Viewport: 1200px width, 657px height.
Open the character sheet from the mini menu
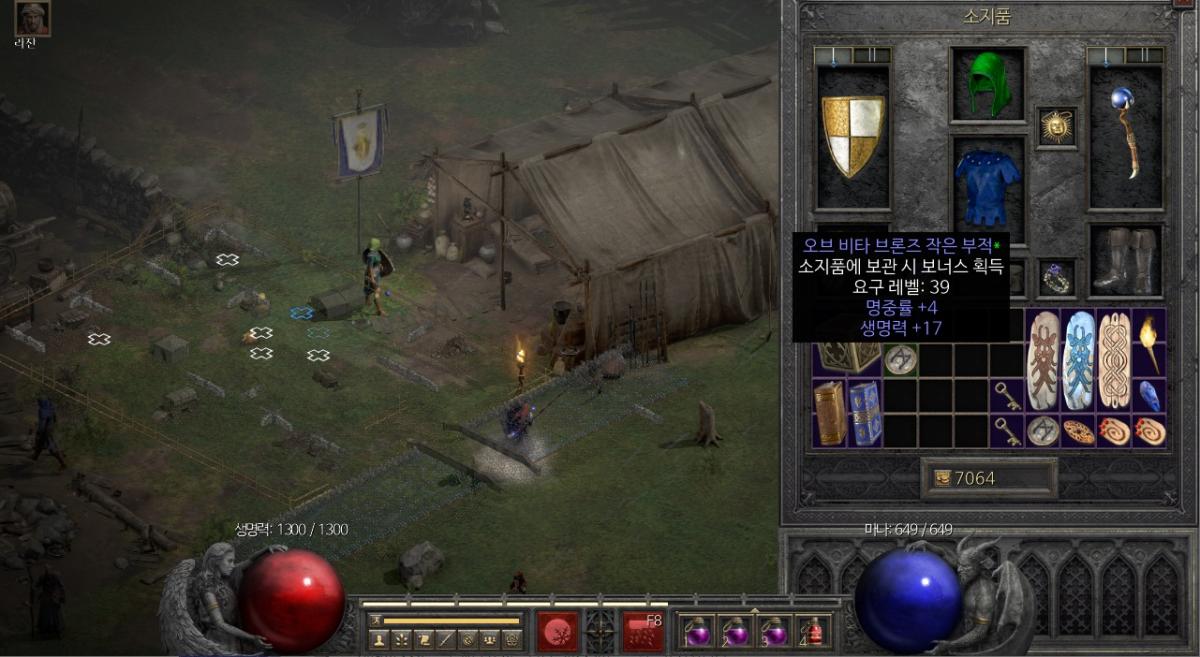[379, 638]
